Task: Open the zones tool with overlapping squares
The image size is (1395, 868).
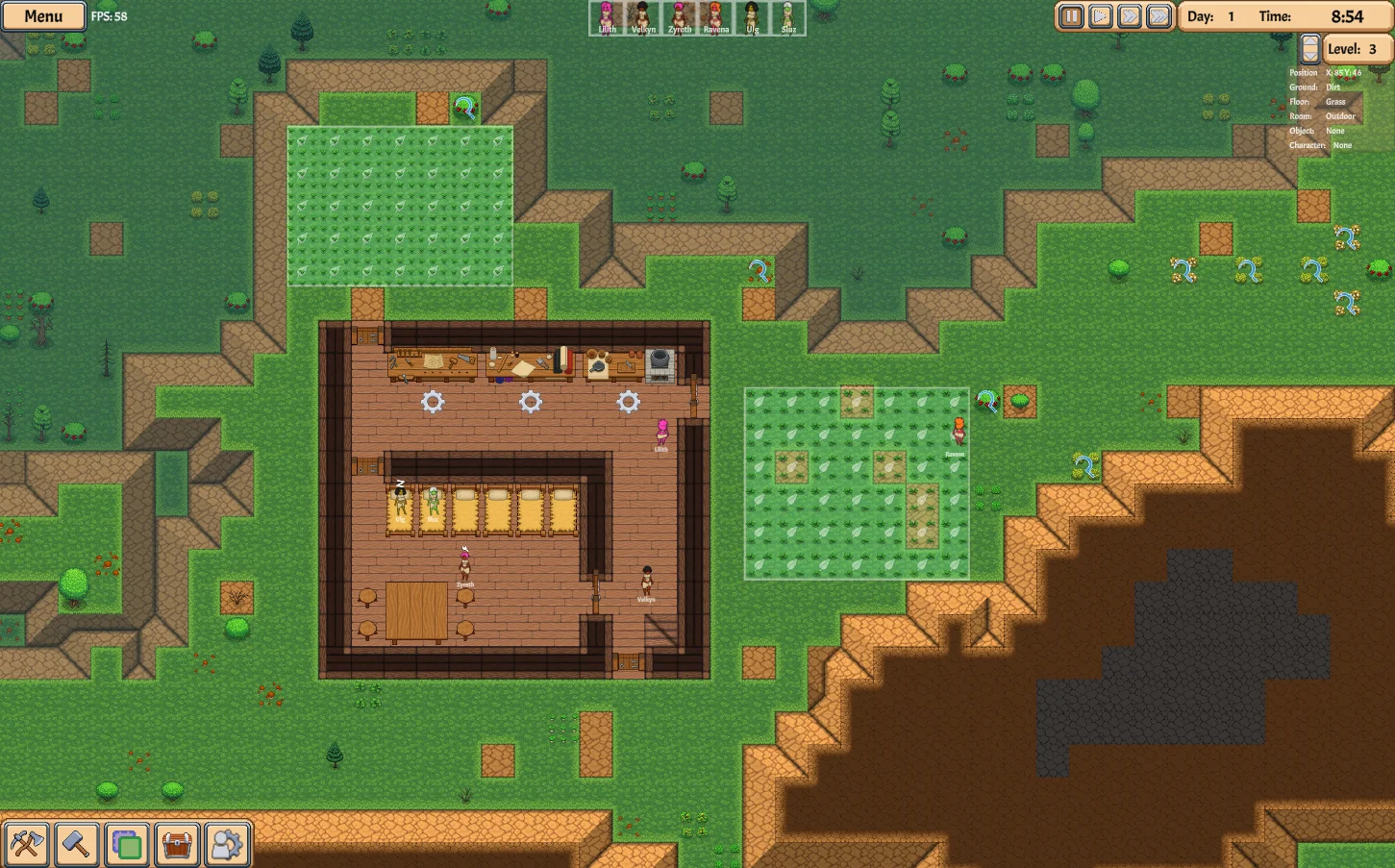Action: (x=127, y=845)
